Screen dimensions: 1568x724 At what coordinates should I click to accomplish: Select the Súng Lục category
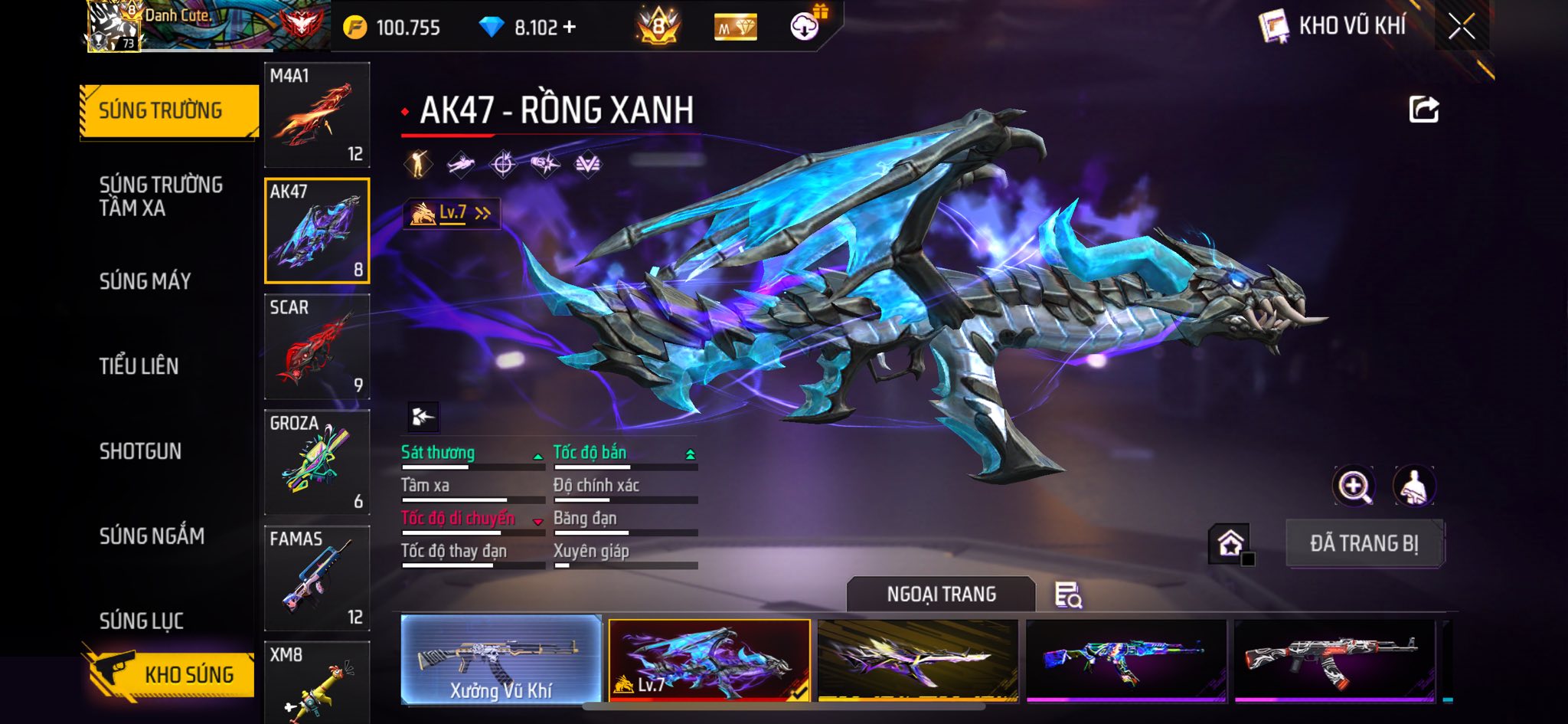tap(142, 621)
